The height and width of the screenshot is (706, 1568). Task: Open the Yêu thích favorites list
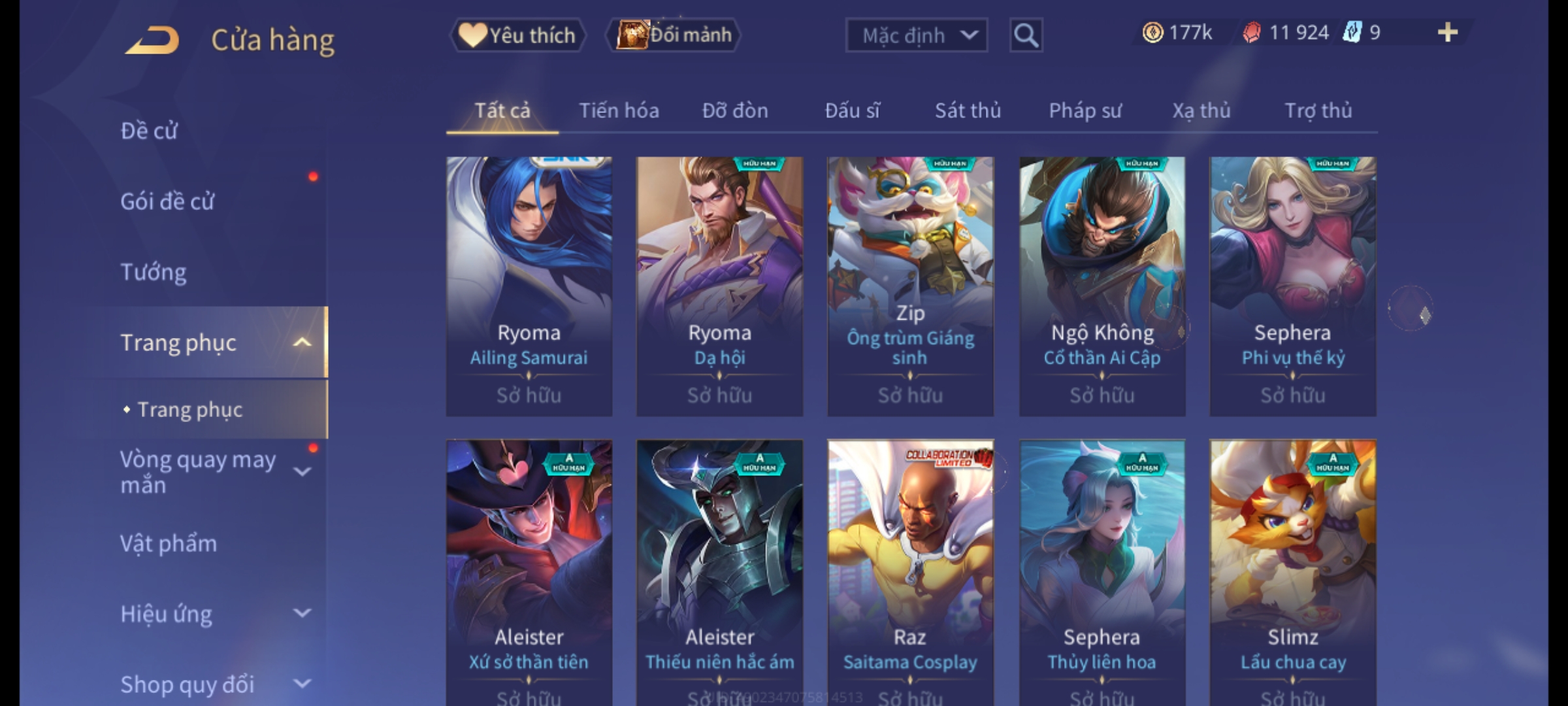point(517,35)
